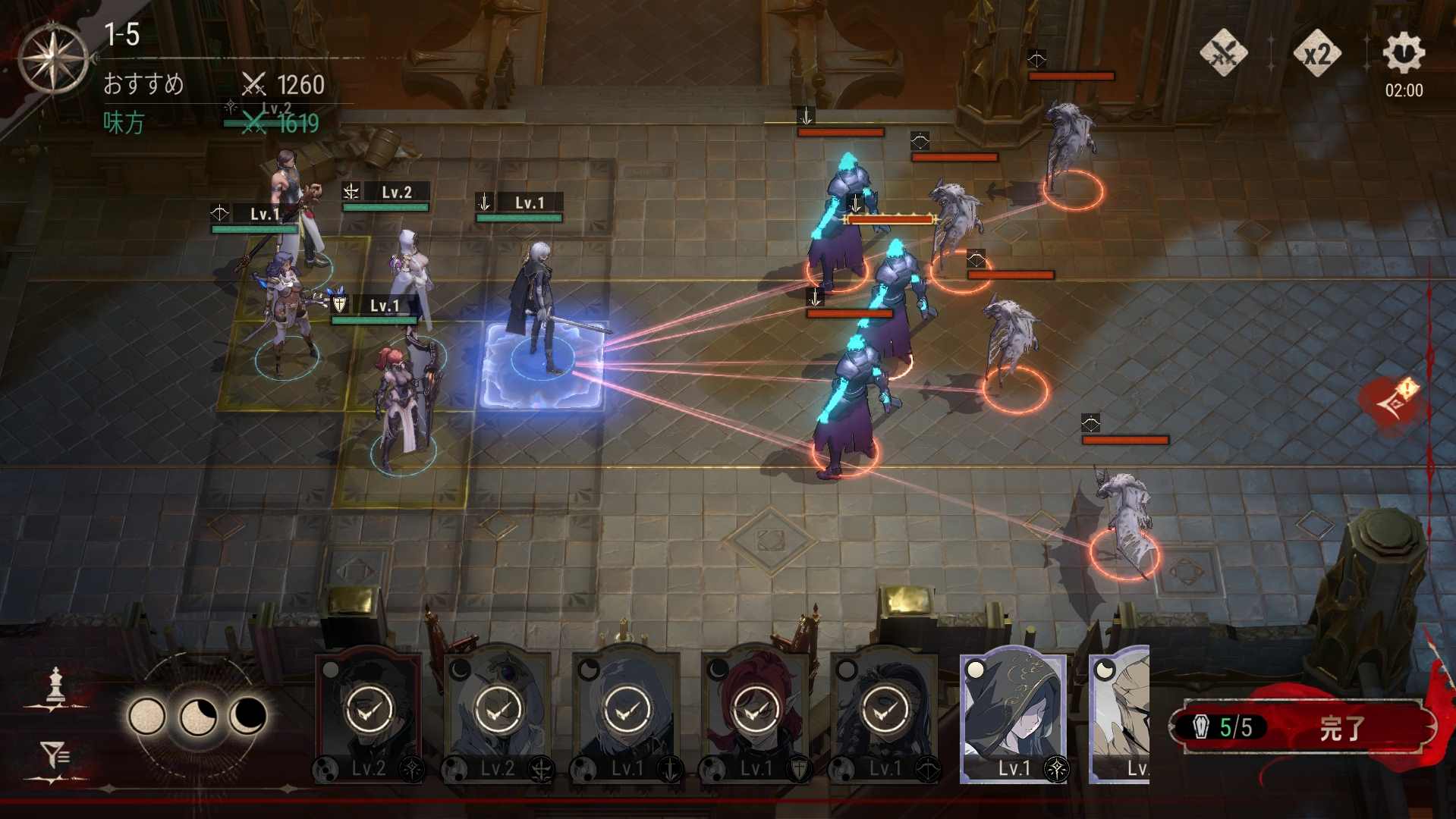Select the dark new moon phase icon
The image size is (1456, 819).
(x=248, y=716)
